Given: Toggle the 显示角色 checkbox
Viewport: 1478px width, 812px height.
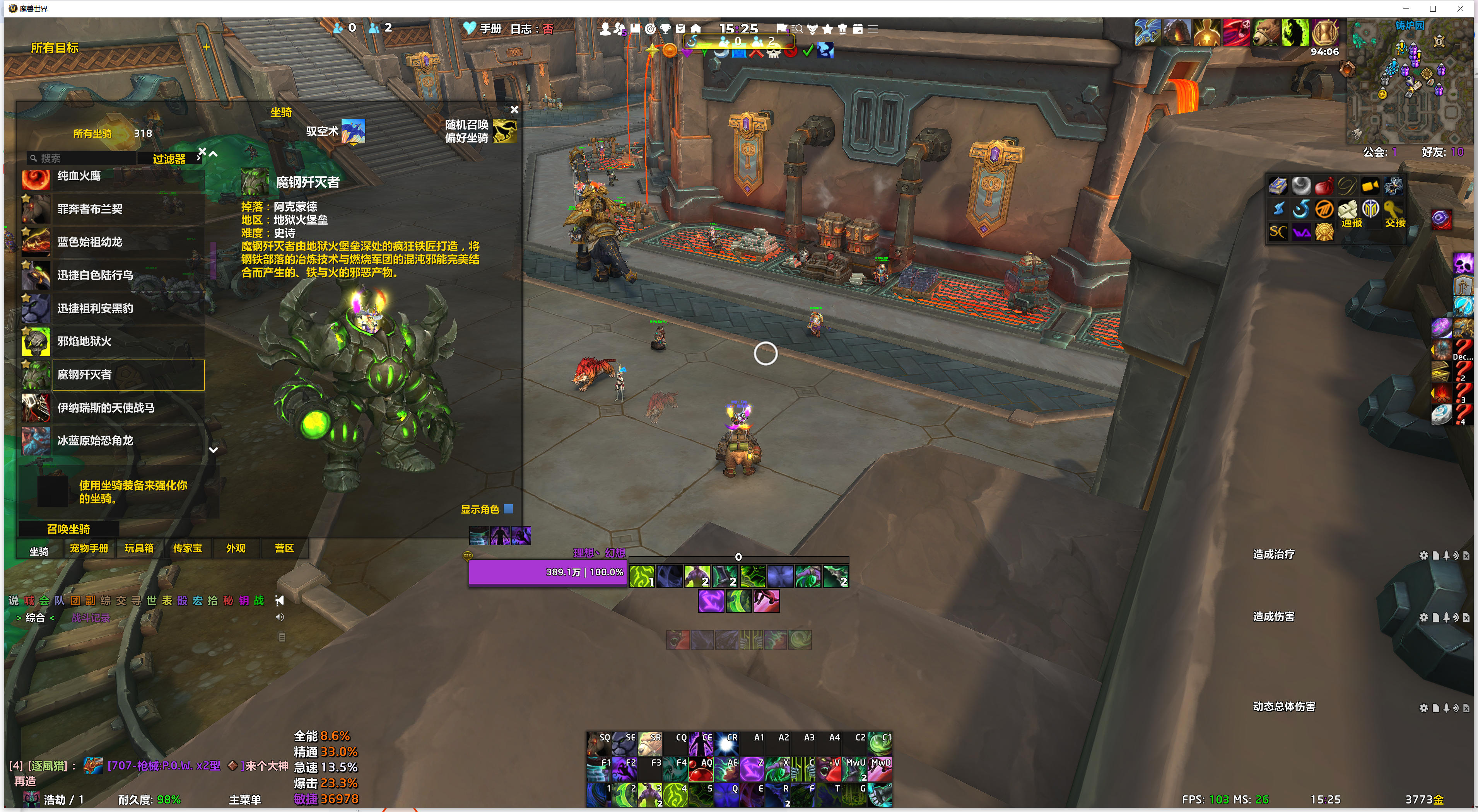Looking at the screenshot, I should pos(508,508).
